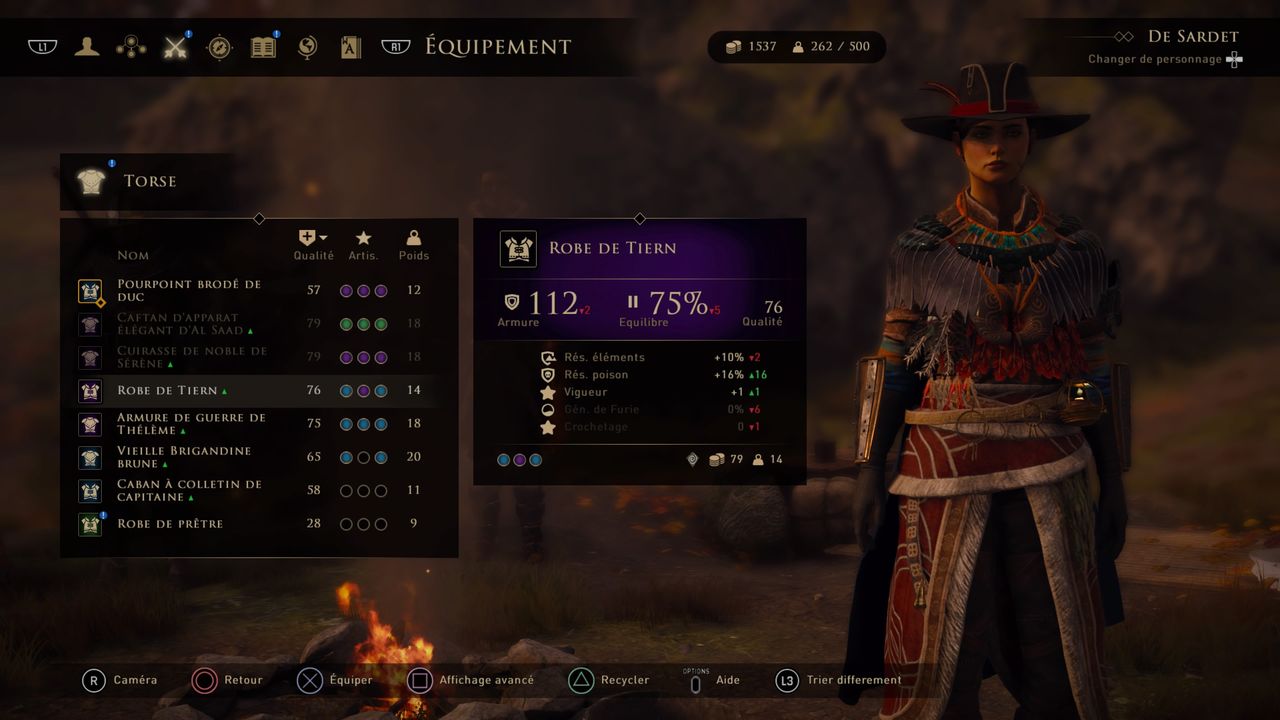Select Cuirasse de noble de Sérène

pyautogui.click(x=192, y=357)
